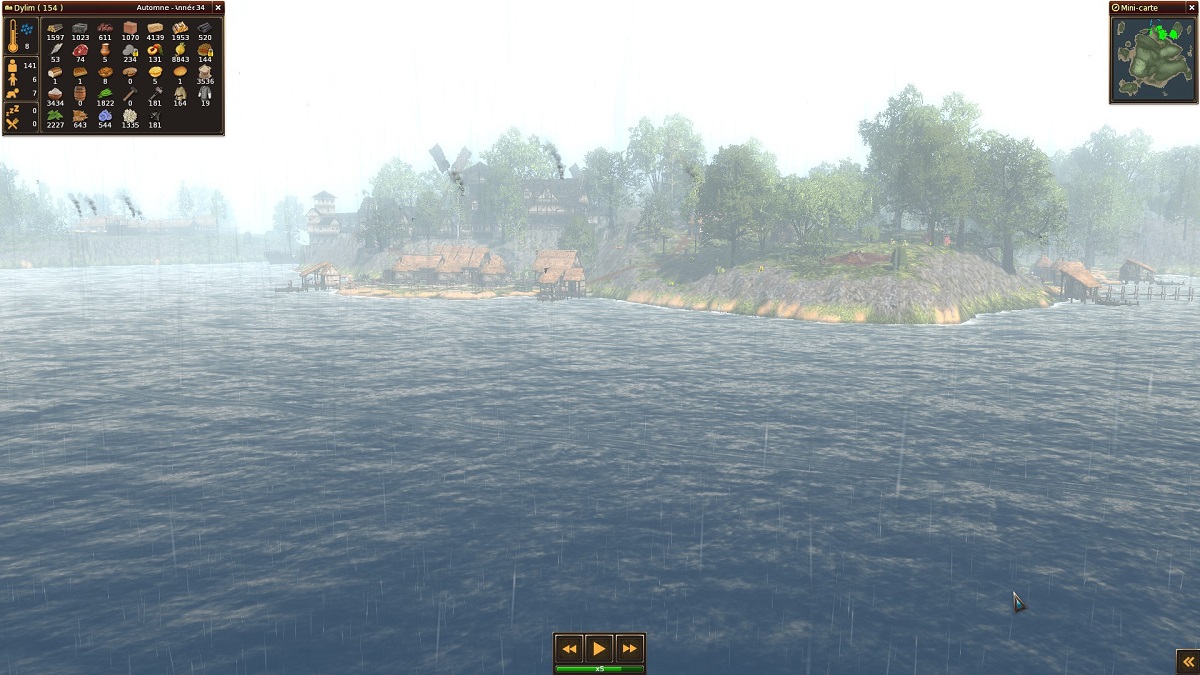The image size is (1200, 675).
Task: Close the Mini-carte window
Action: 1191,8
